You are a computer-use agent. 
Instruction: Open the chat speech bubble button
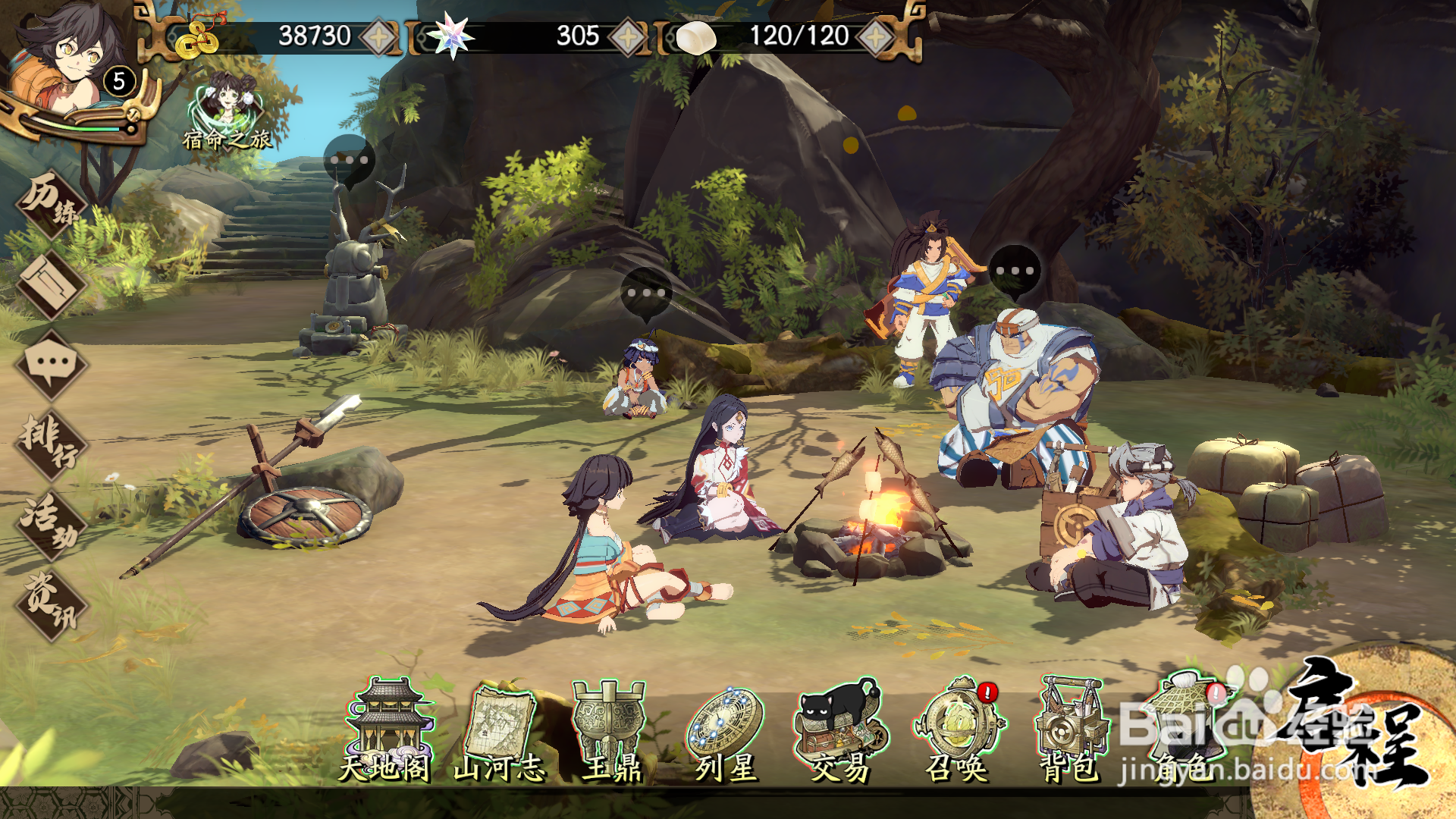click(52, 365)
